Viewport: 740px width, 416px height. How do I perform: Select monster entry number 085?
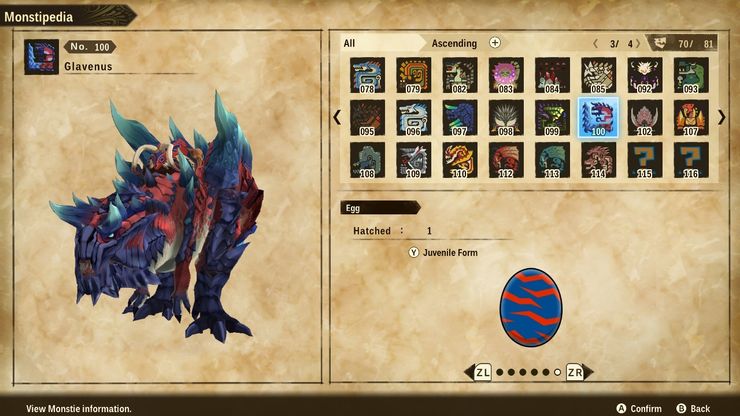coord(598,75)
